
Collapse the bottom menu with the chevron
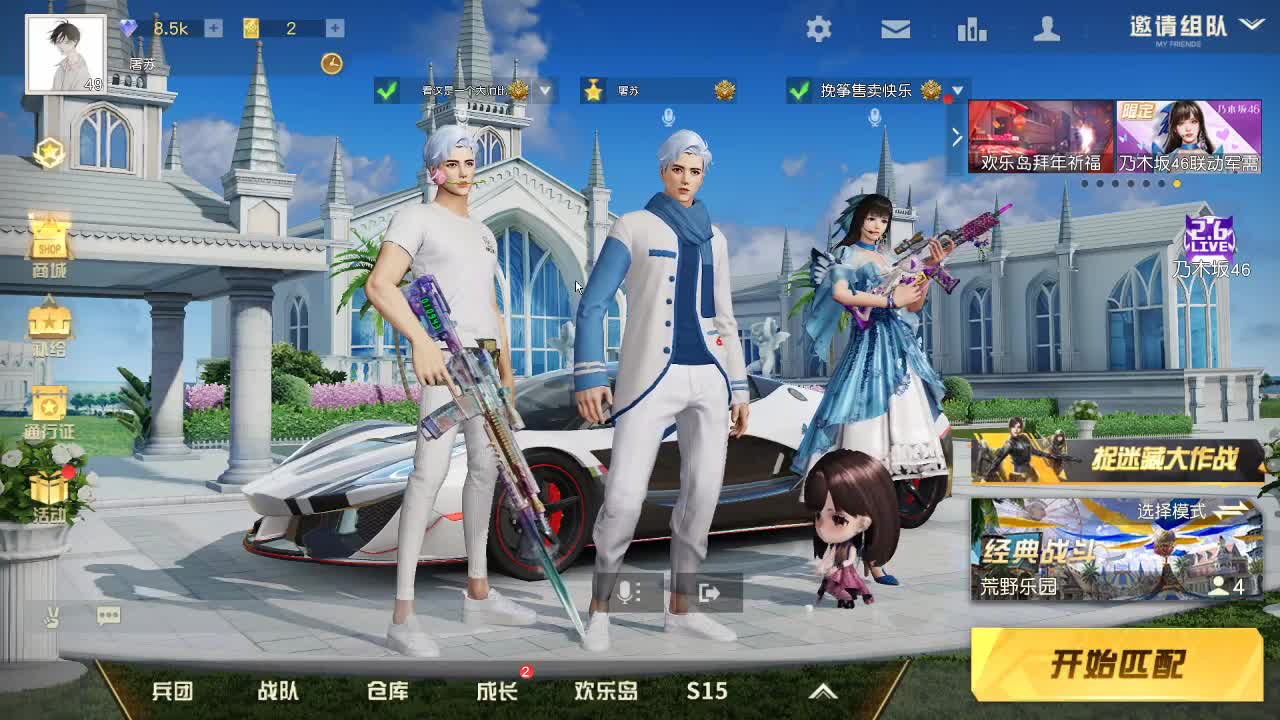tap(823, 690)
